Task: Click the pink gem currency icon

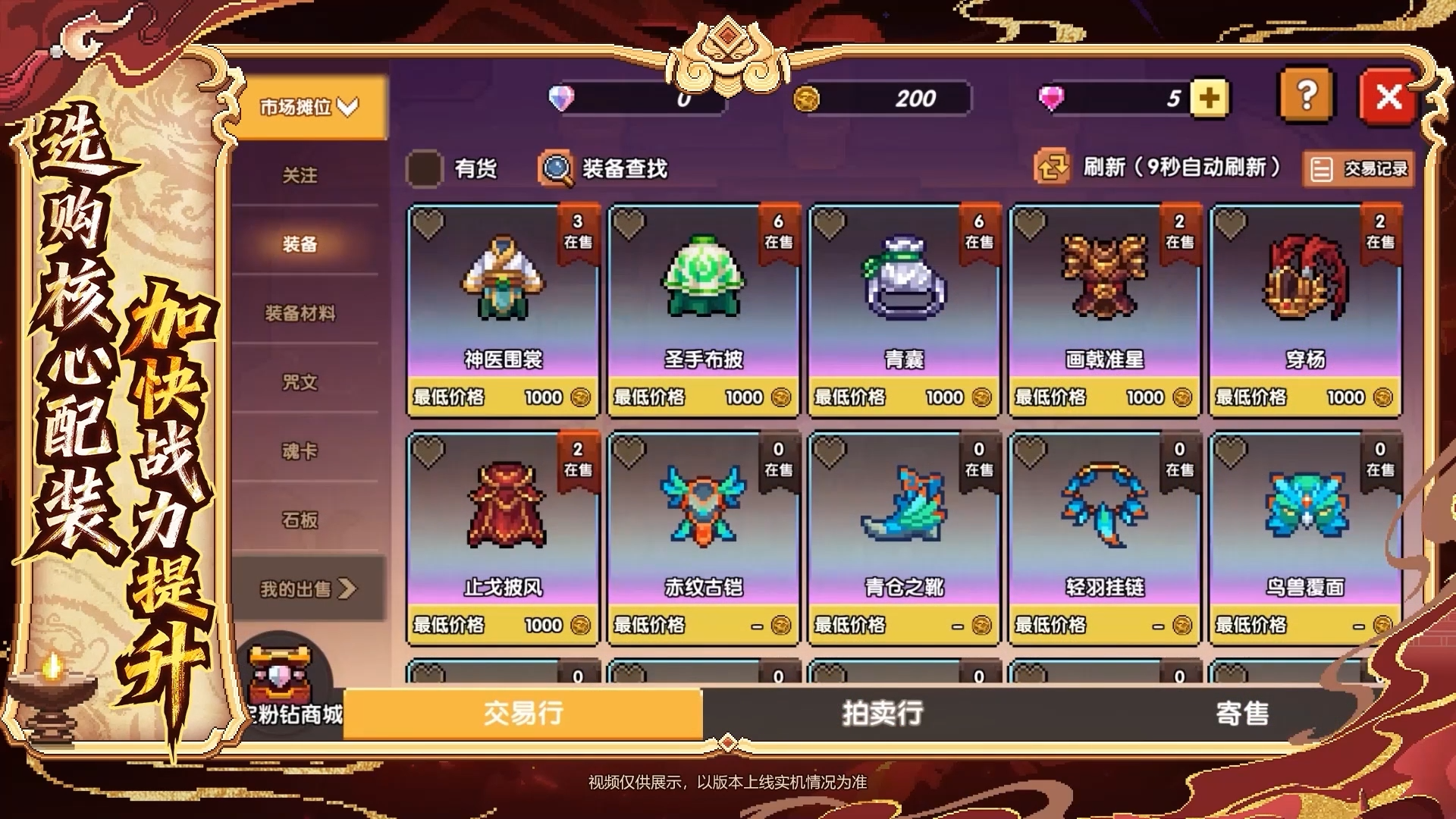Action: pyautogui.click(x=1053, y=97)
